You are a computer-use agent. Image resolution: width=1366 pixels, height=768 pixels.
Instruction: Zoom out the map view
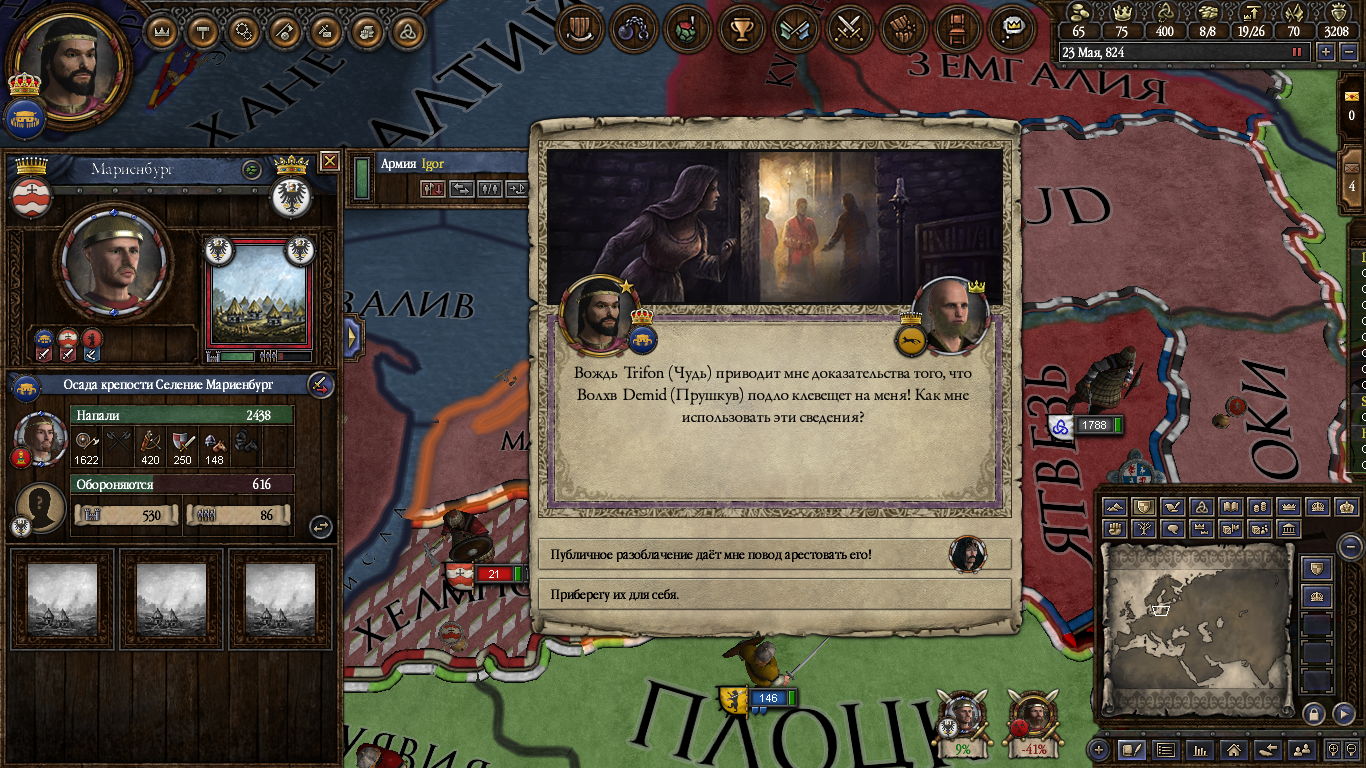tap(1350, 547)
